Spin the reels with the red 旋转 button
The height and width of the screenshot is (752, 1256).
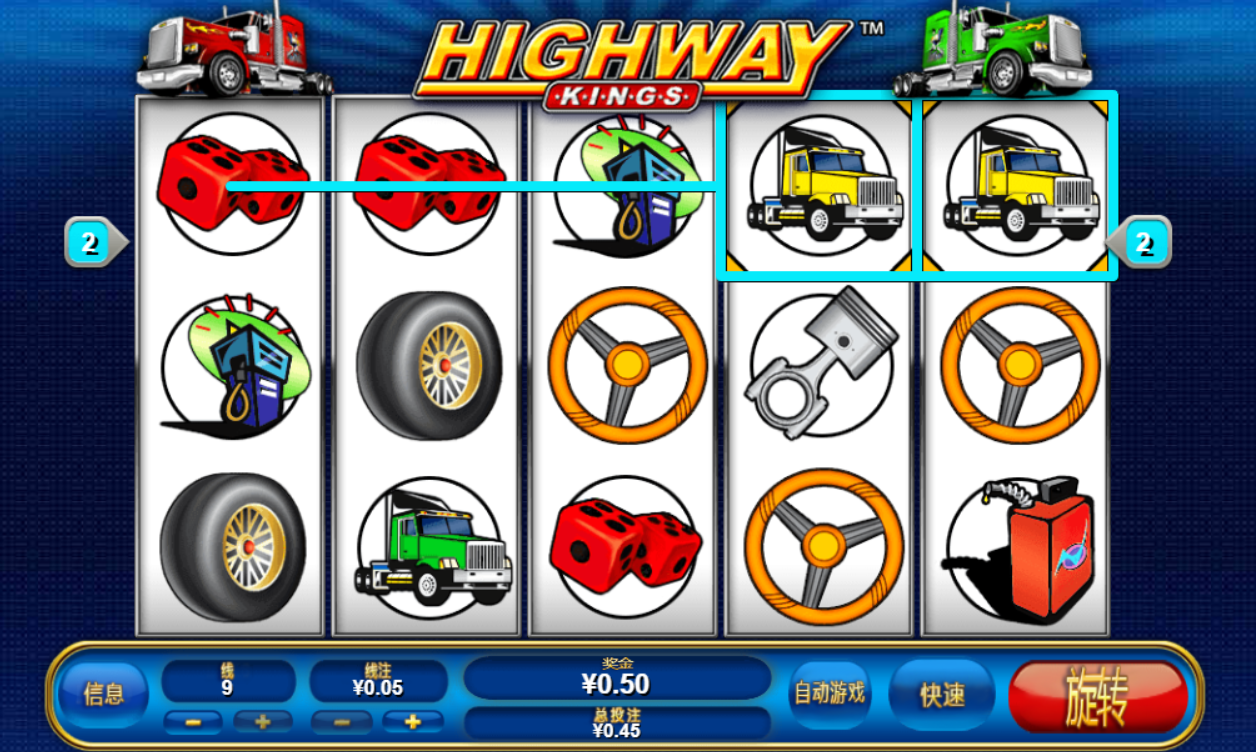pos(1098,696)
